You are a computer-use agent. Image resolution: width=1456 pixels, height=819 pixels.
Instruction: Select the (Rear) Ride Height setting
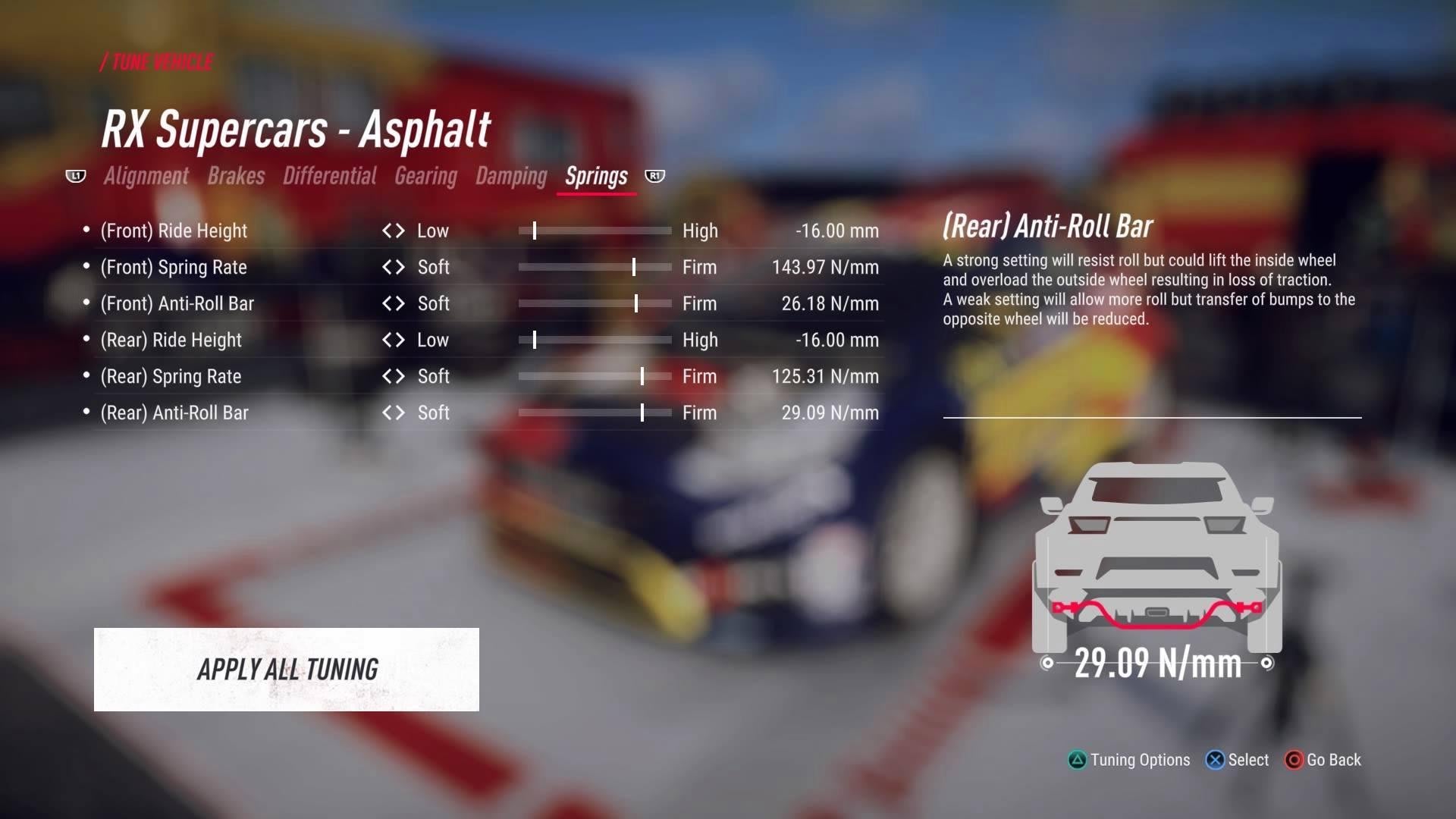[171, 340]
